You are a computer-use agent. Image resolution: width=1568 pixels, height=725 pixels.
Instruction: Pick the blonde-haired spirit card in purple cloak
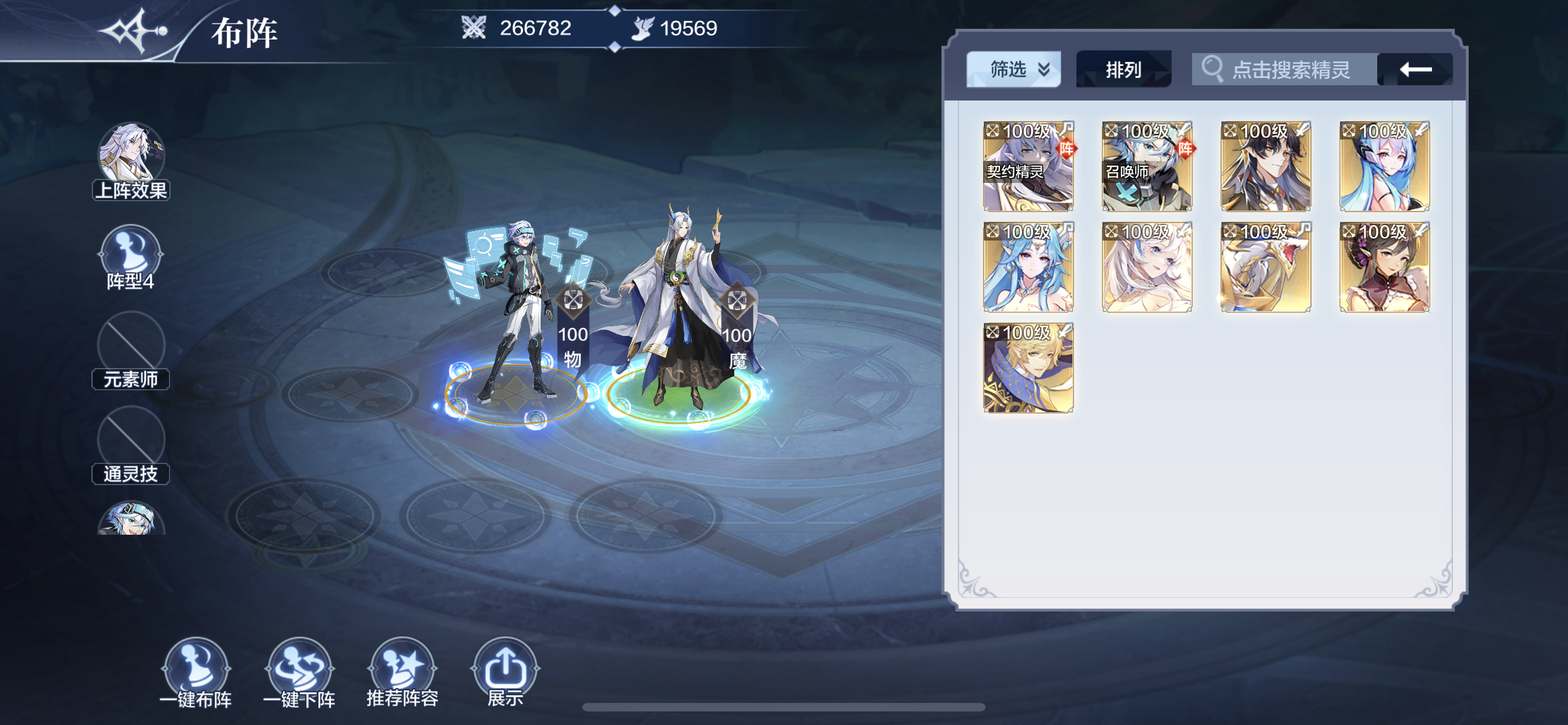1028,368
